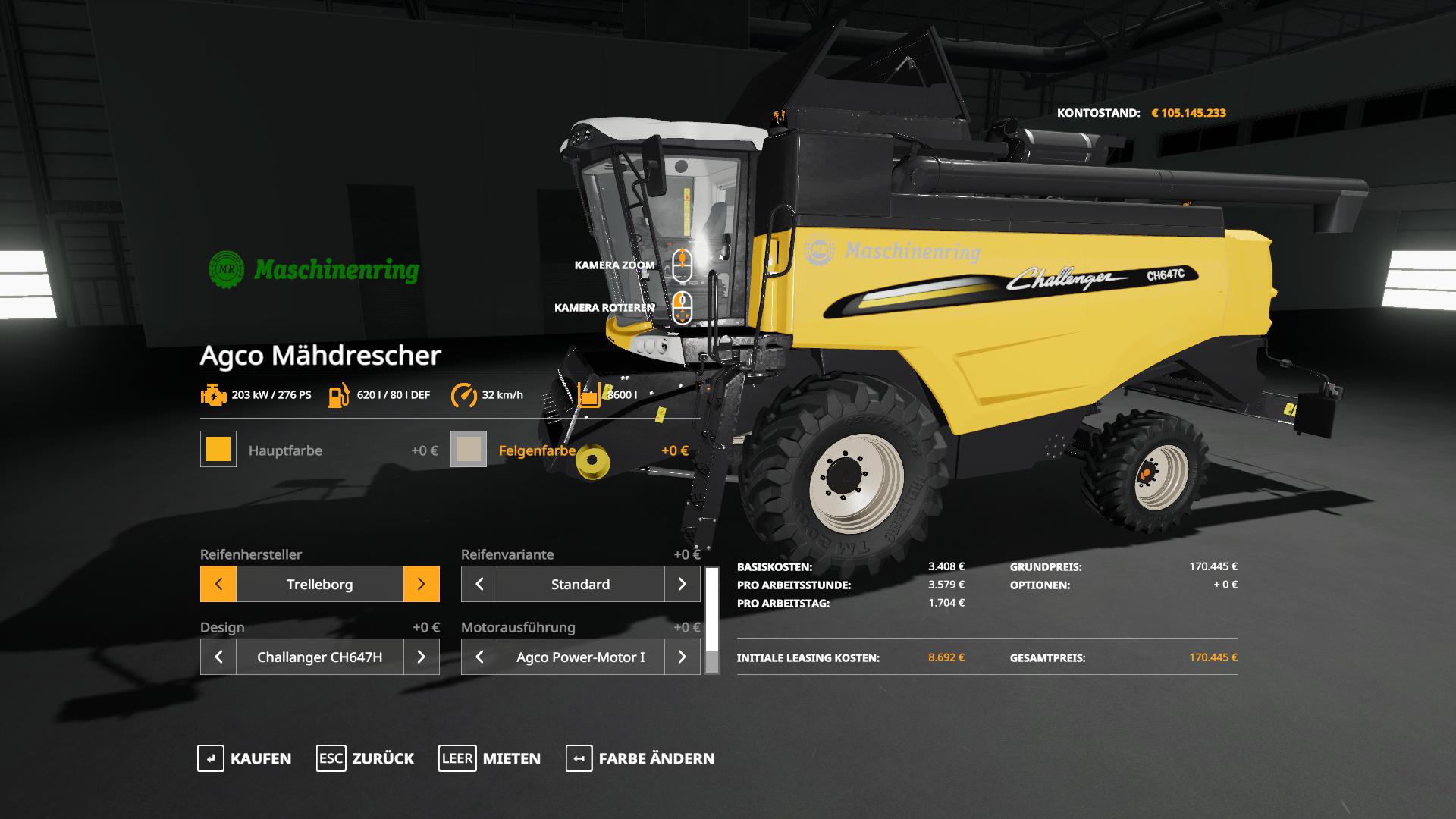Select previous Reifenhersteller tire brand
Screen dimensions: 1456x819
(218, 584)
